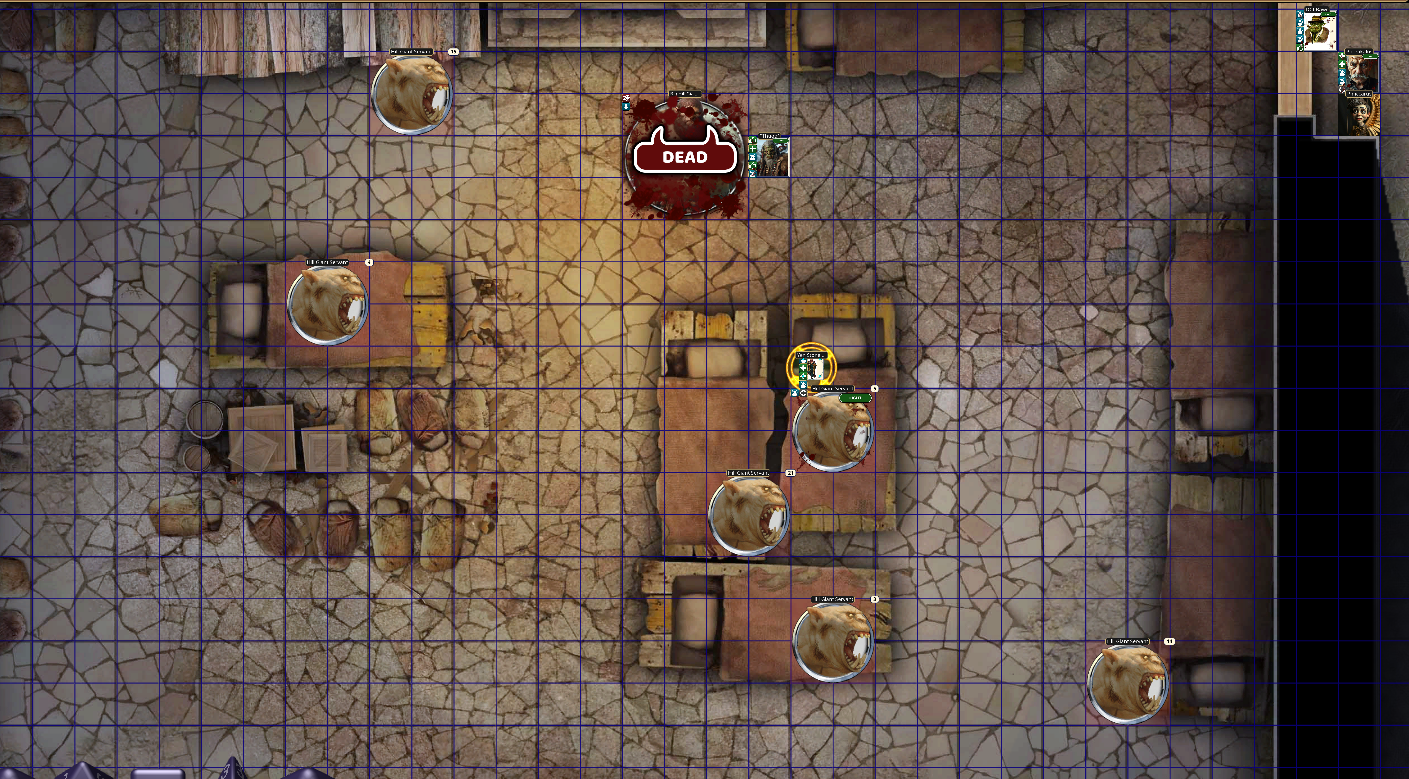This screenshot has height=779, width=1409.
Task: Select the mustached old man token
Action: [1359, 72]
